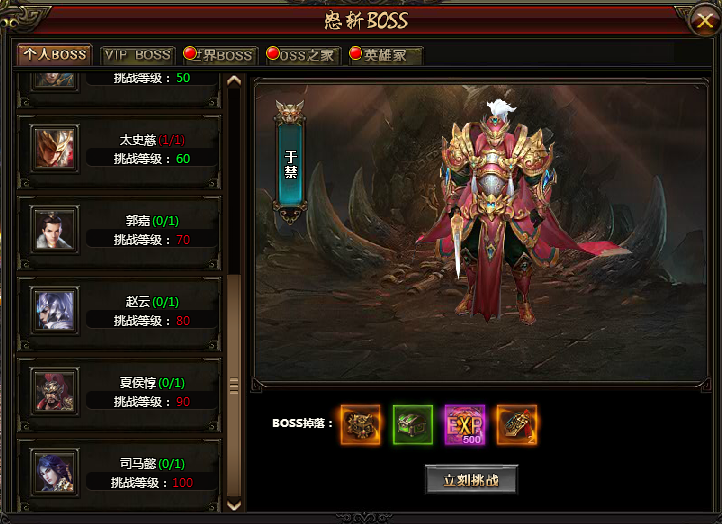Close the BOSS window
The width and height of the screenshot is (722, 524).
tap(702, 18)
